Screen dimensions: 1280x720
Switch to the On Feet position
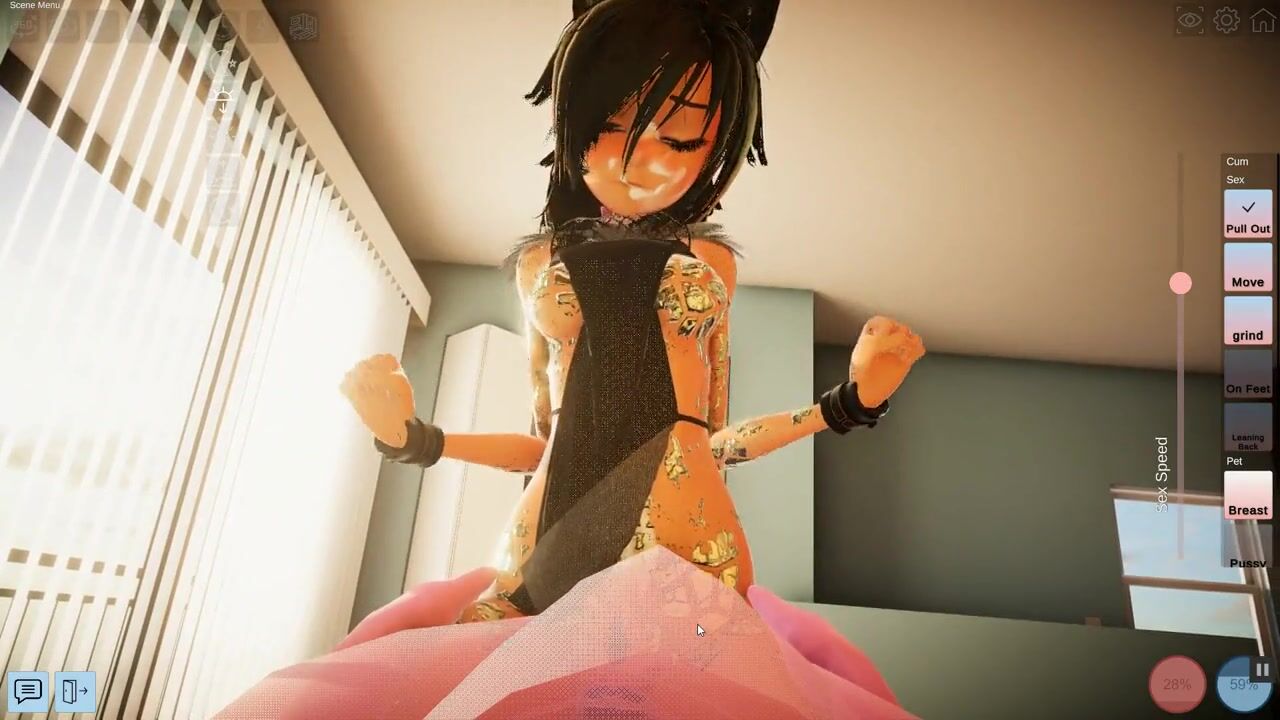click(1248, 374)
